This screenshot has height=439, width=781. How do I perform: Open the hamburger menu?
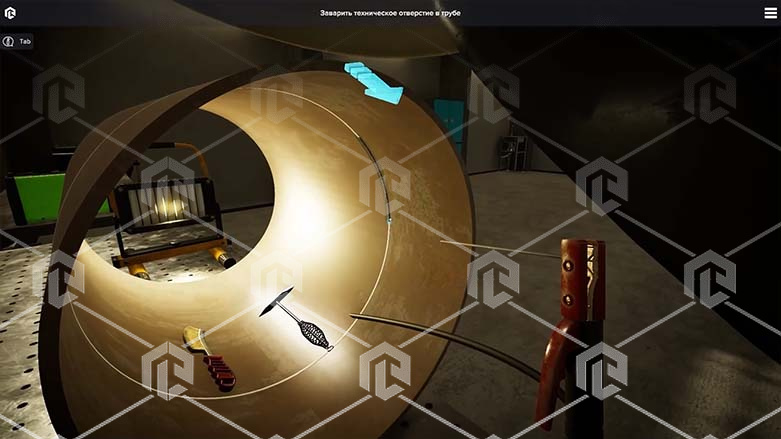tap(769, 13)
